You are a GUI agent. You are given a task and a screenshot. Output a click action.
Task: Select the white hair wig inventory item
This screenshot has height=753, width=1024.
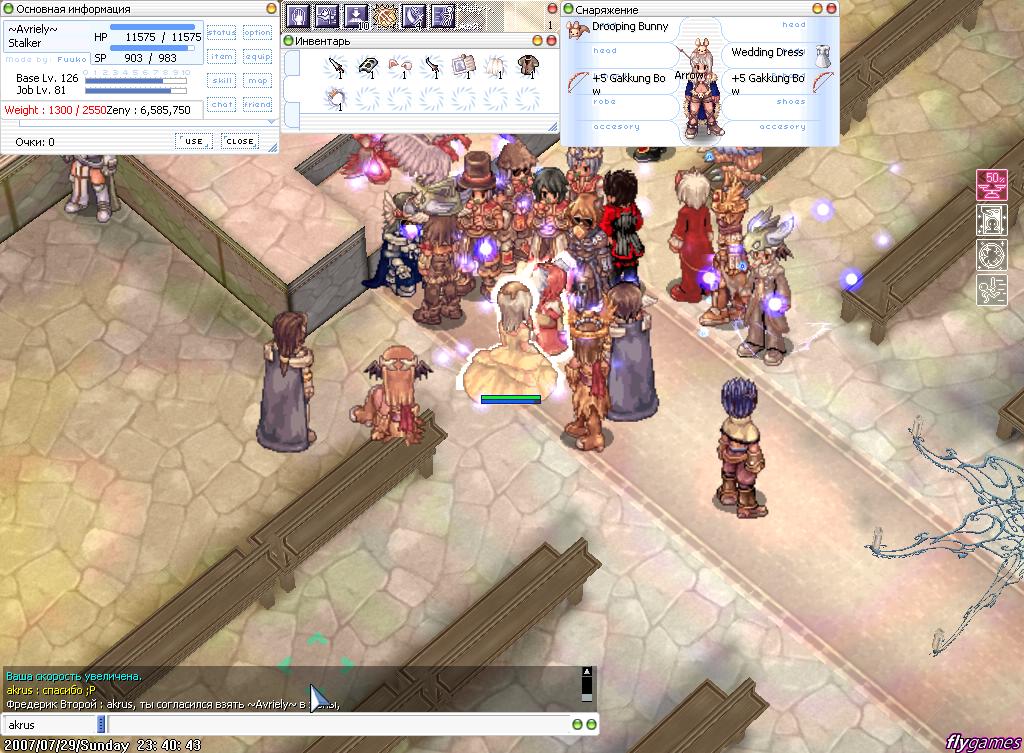(x=494, y=67)
